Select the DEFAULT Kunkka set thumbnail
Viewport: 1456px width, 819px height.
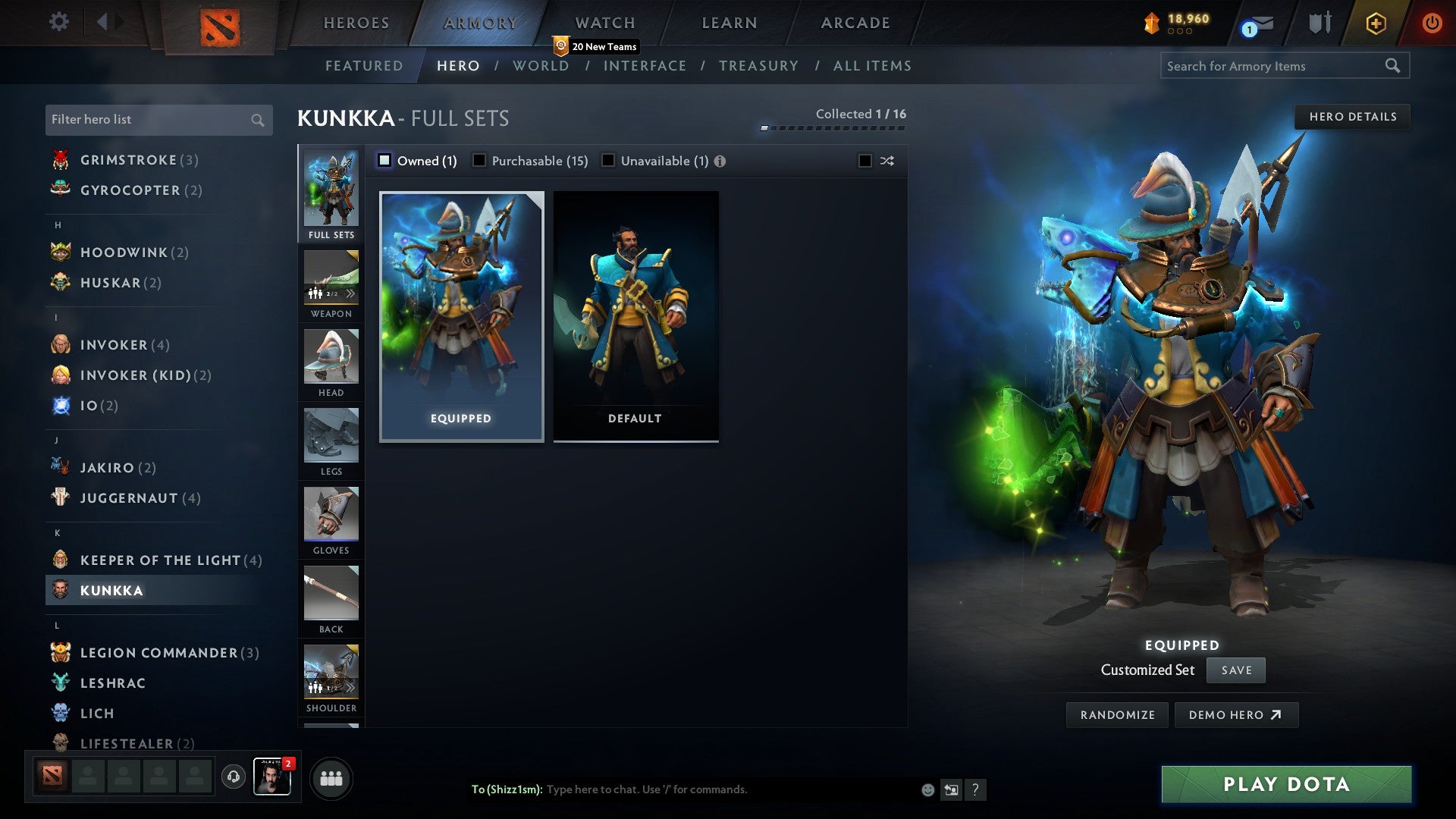[x=635, y=315]
